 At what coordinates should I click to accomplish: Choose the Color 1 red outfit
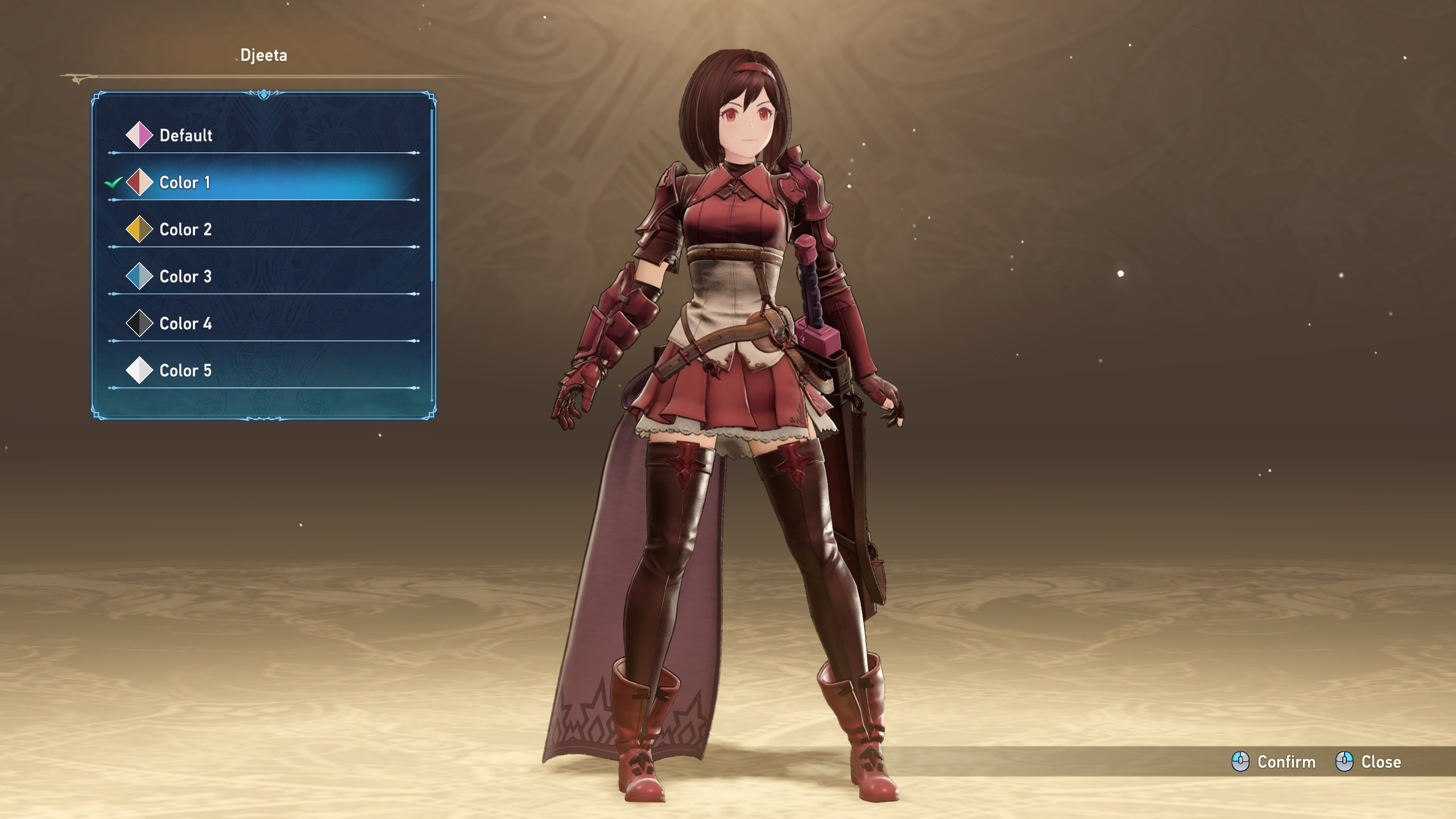[184, 183]
